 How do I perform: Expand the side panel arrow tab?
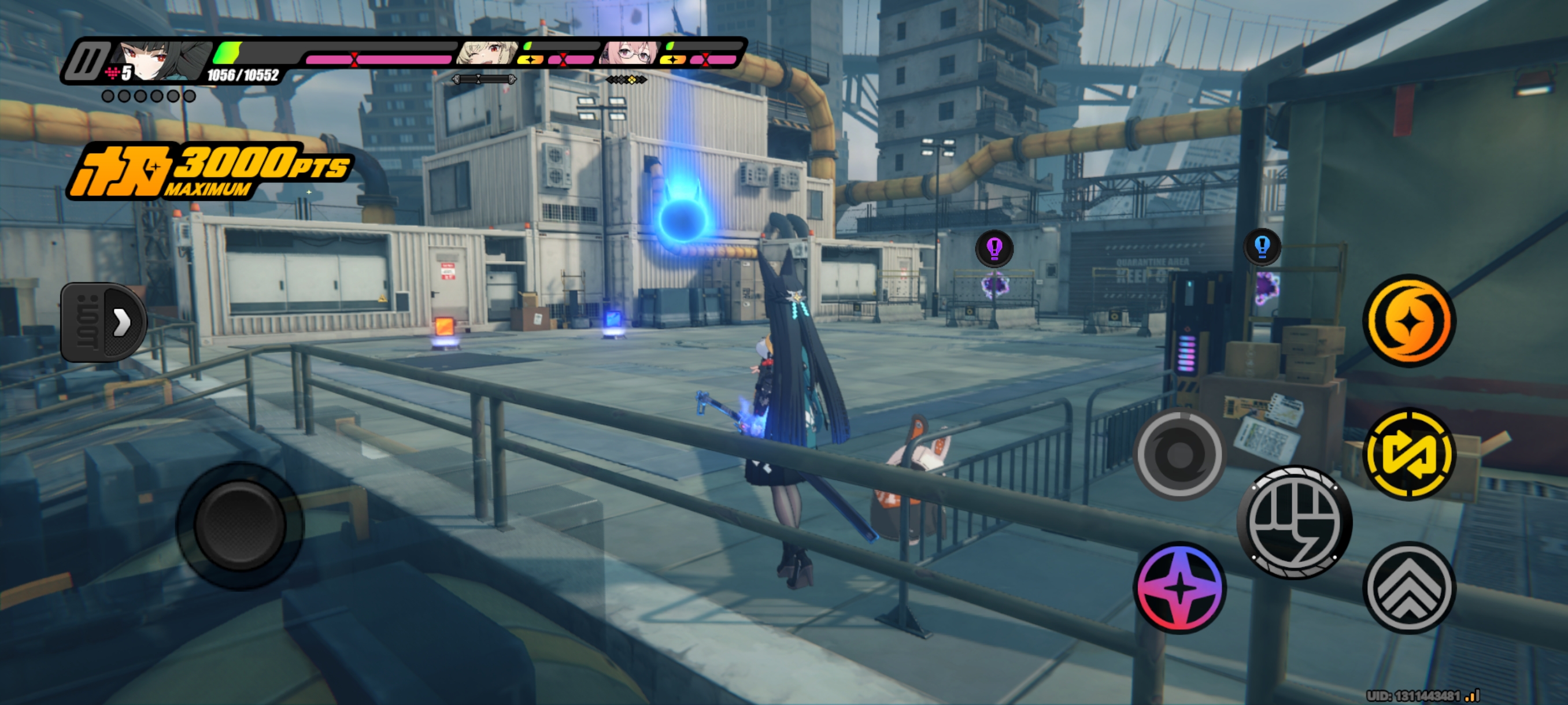[104, 322]
